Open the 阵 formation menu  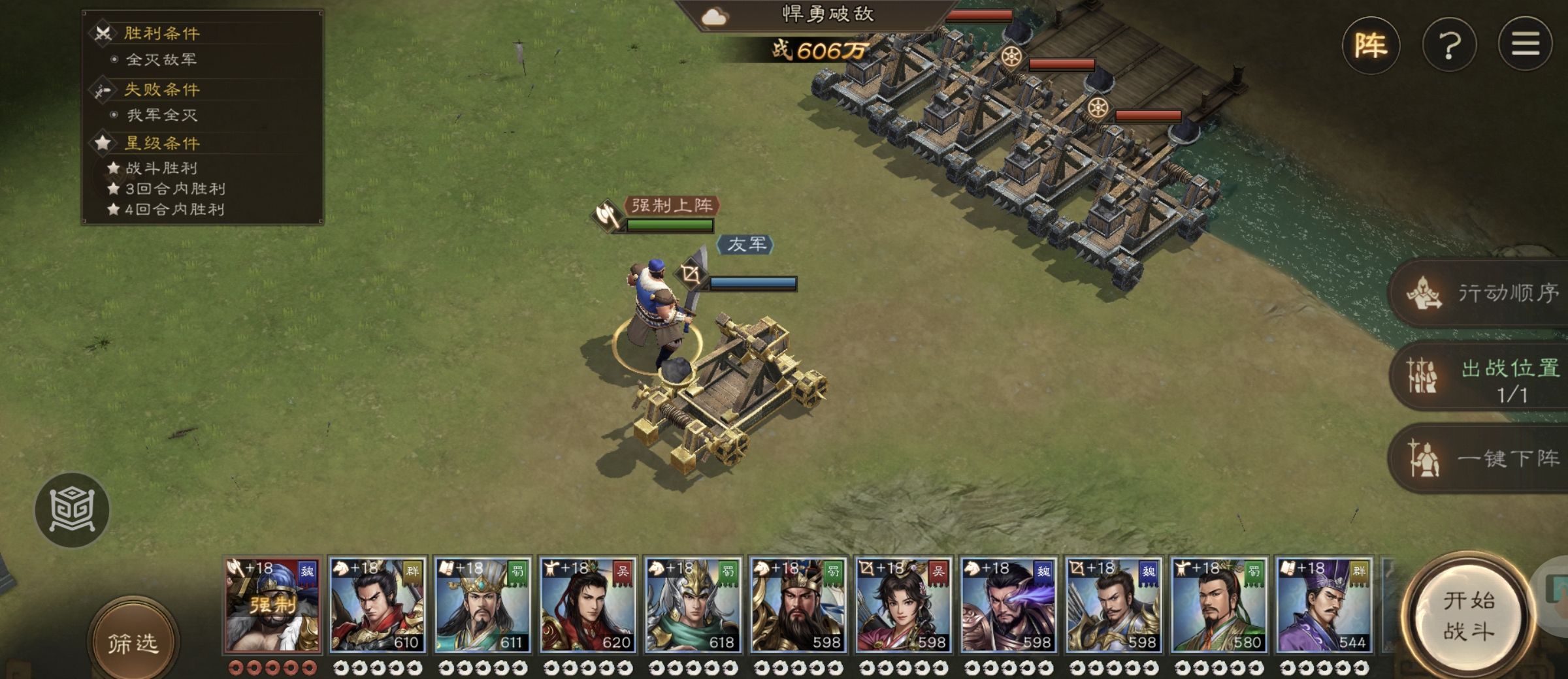tap(1370, 45)
